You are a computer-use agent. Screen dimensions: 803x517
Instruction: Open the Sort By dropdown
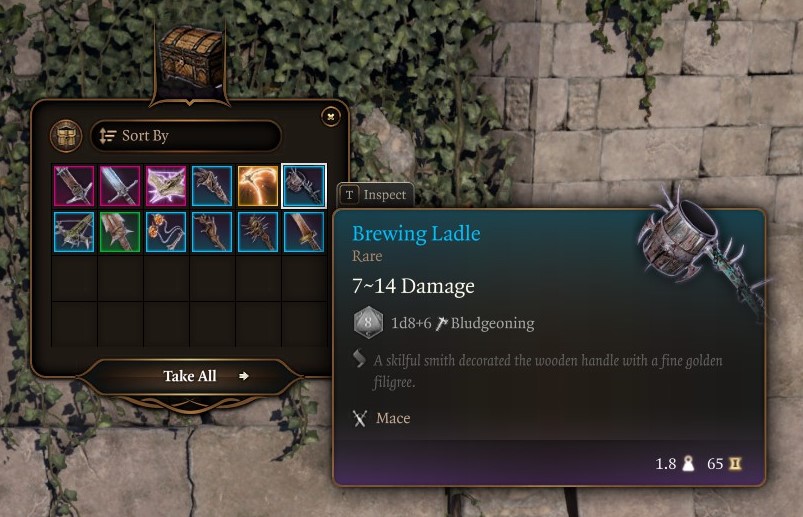pos(186,136)
